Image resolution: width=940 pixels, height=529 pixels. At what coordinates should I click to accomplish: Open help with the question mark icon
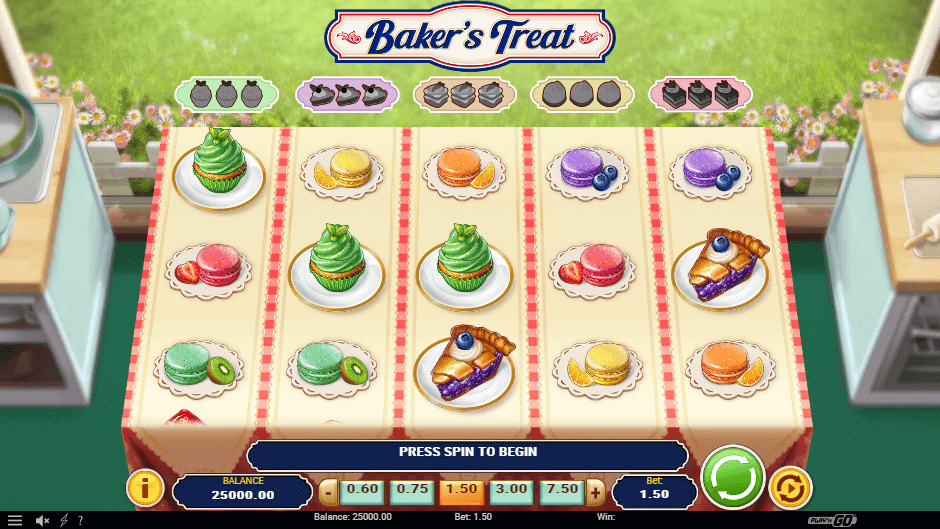click(x=80, y=520)
